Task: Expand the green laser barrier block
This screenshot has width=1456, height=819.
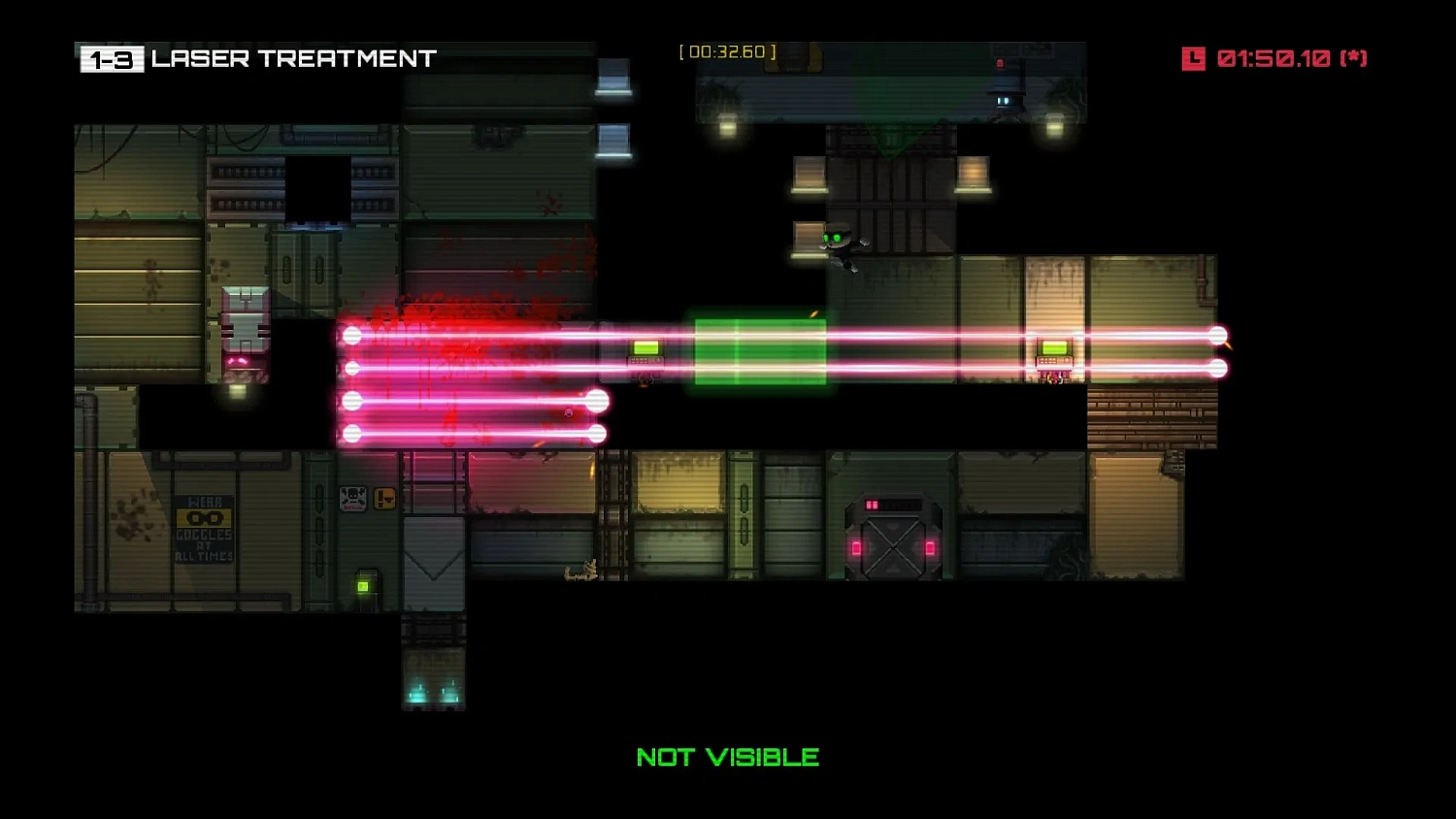Action: [x=758, y=351]
